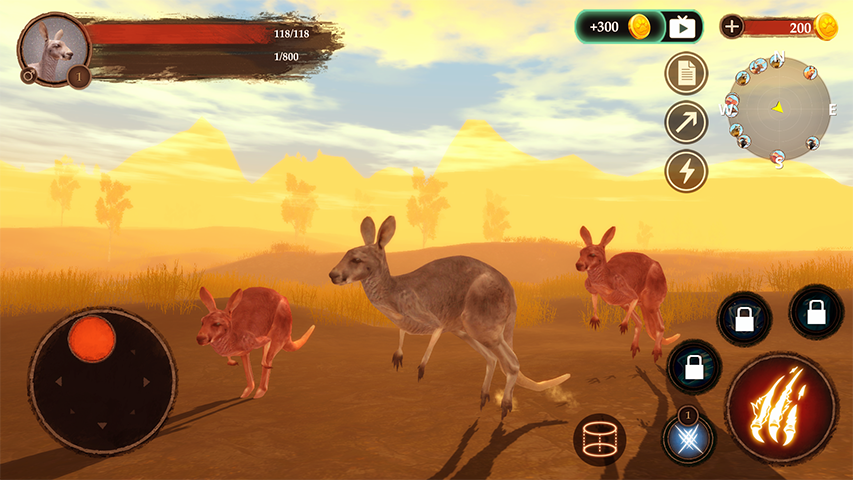Open the kangaroo character portrait
This screenshot has height=480, width=853.
click(53, 48)
